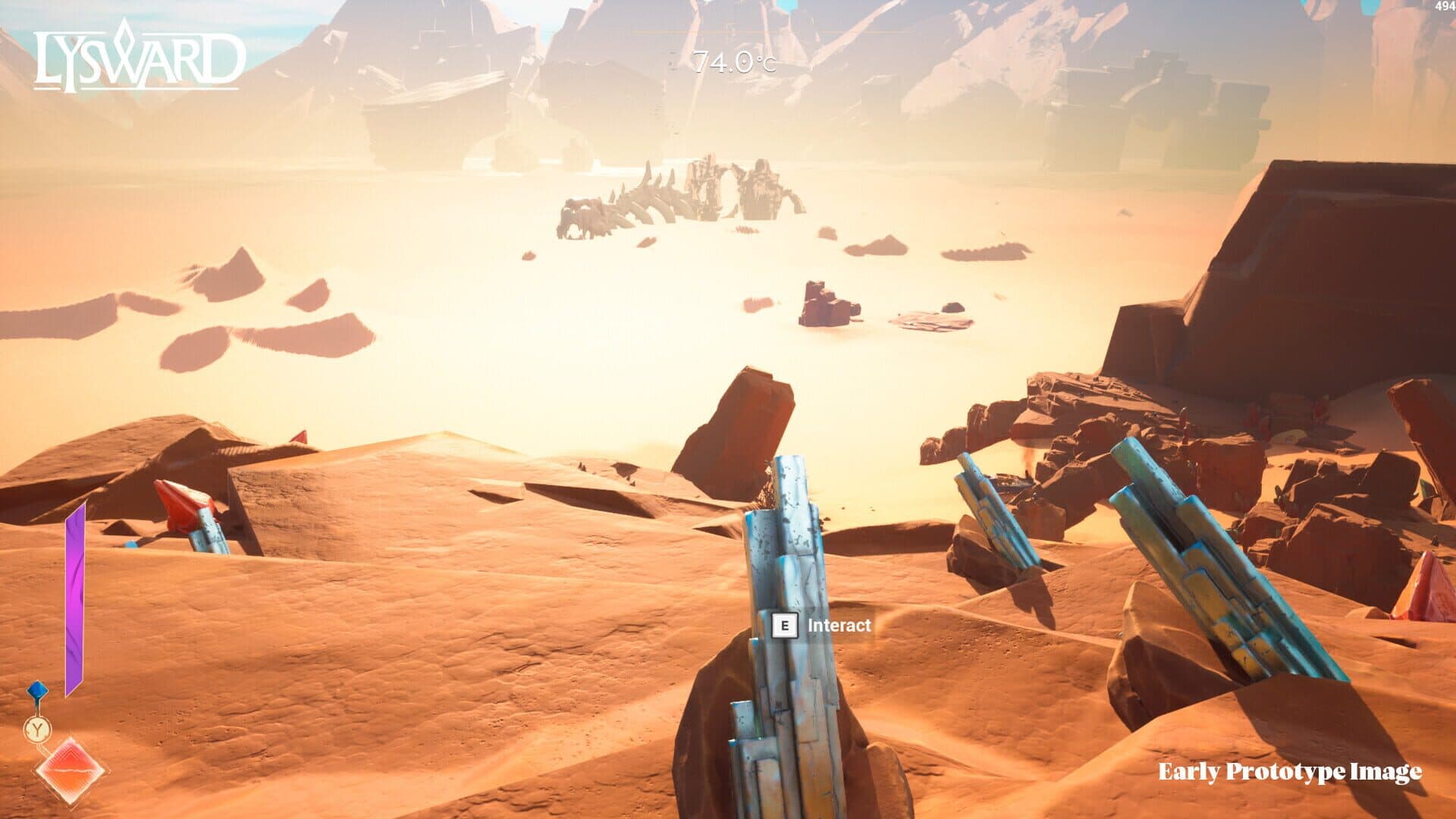Select the red diamond health gauge icon
The image size is (1456, 819).
(x=71, y=769)
